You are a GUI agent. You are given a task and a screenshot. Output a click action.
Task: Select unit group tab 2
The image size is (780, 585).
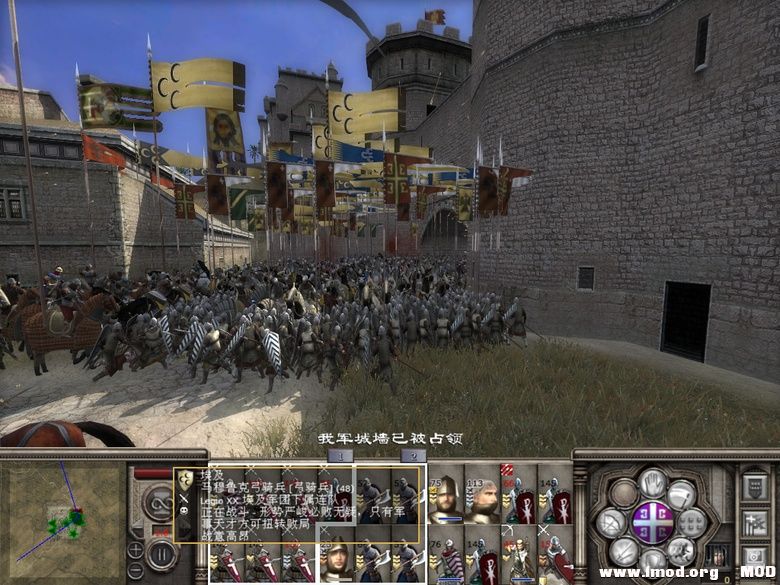412,455
